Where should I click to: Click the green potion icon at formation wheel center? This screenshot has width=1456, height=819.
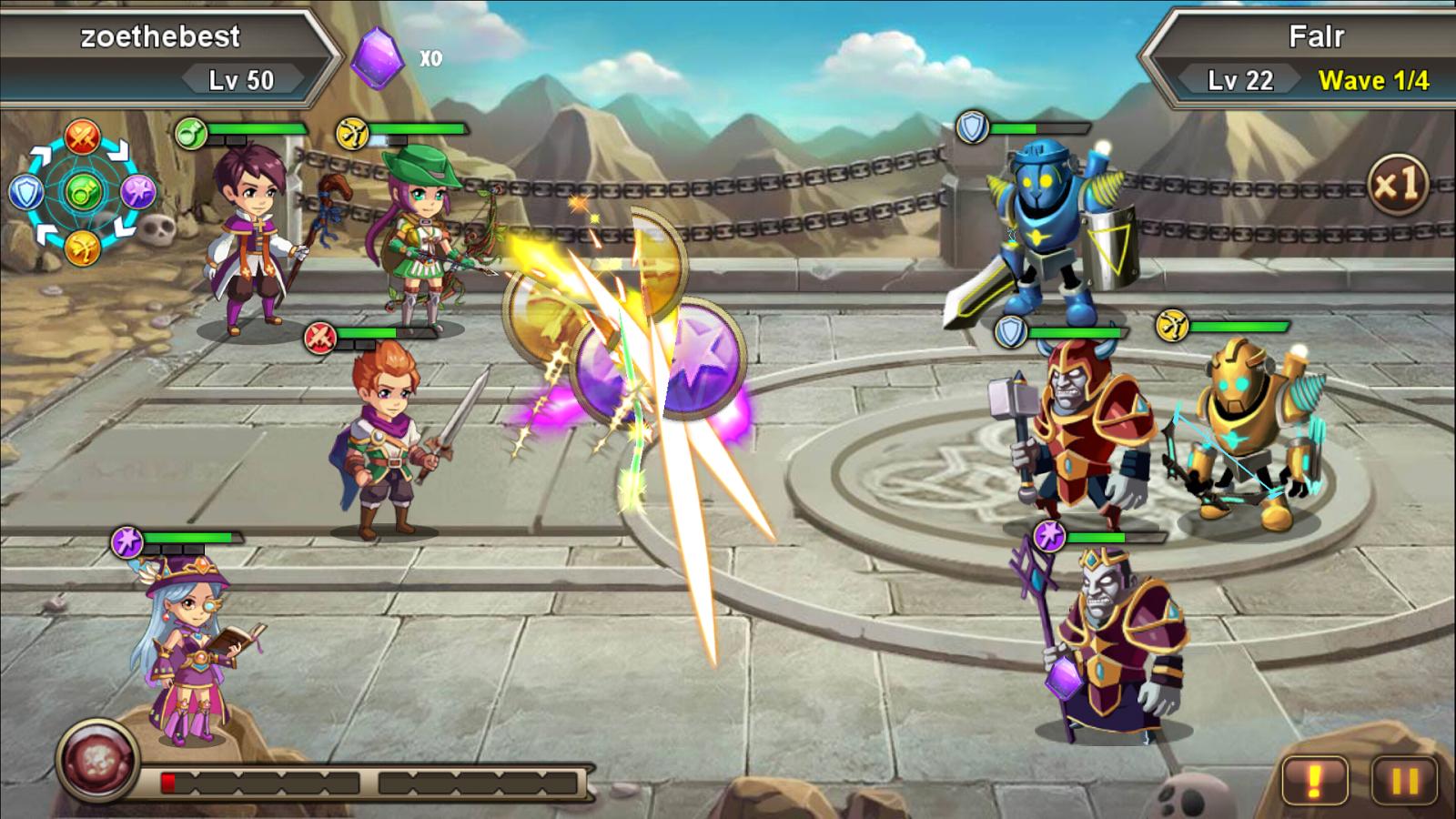click(83, 190)
